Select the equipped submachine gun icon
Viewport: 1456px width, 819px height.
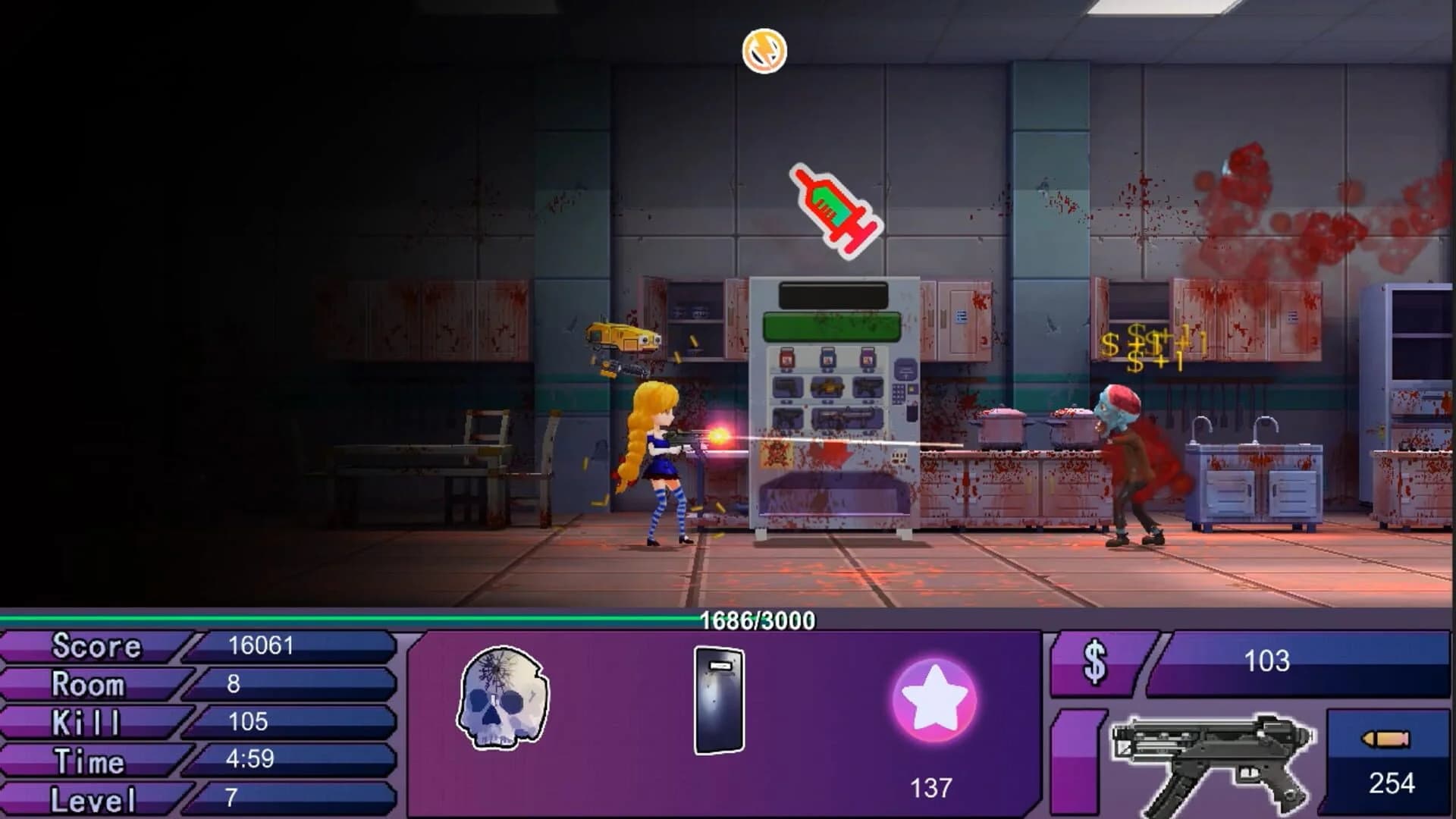pos(1213,758)
